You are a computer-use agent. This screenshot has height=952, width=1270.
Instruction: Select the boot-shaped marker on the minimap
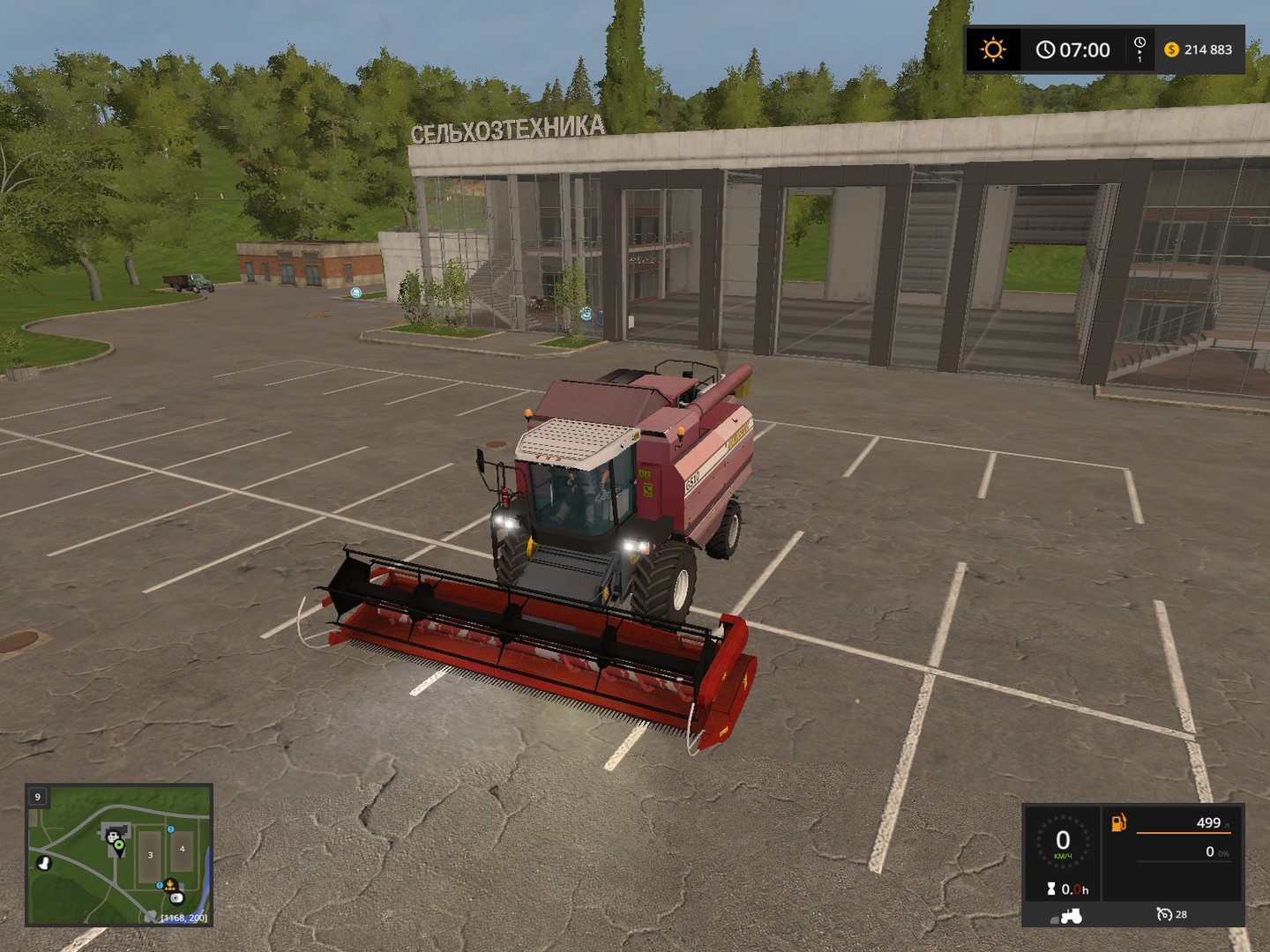click(x=42, y=861)
